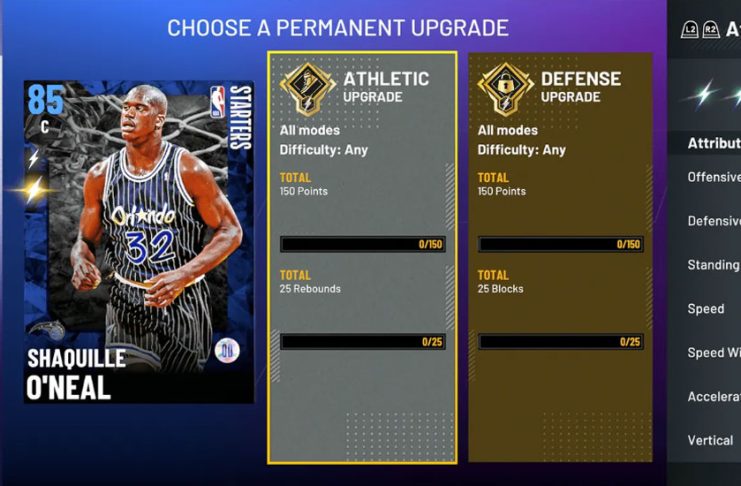Open the Offensive attribute row

713,177
